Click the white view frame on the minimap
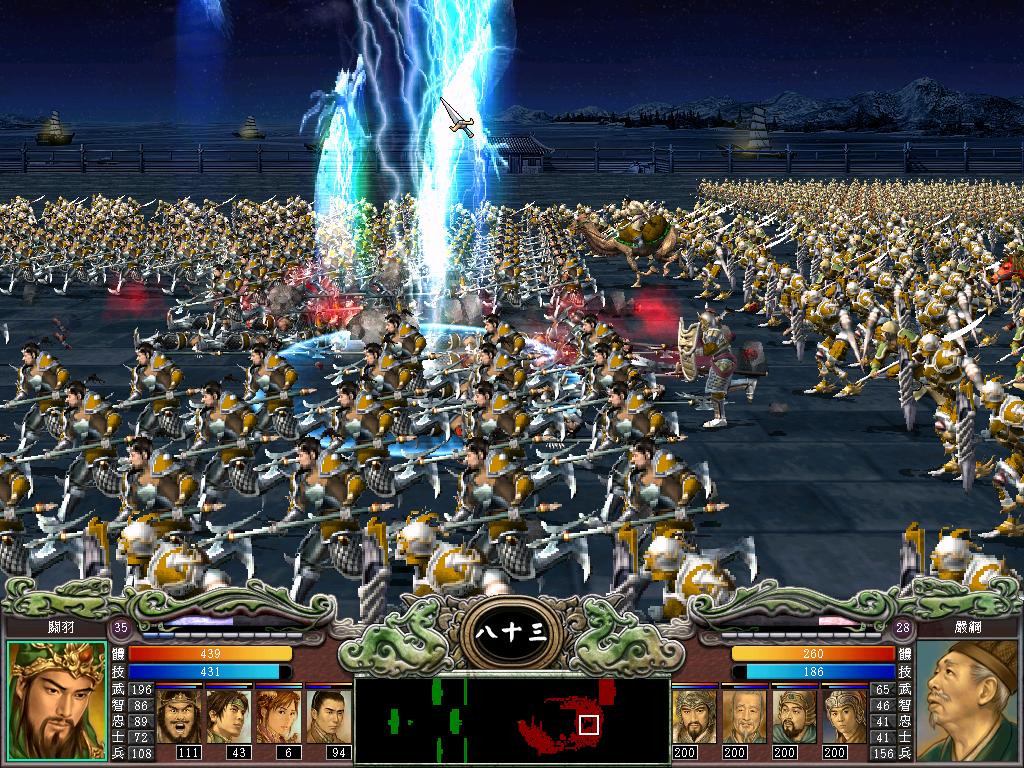This screenshot has height=768, width=1024. [588, 724]
